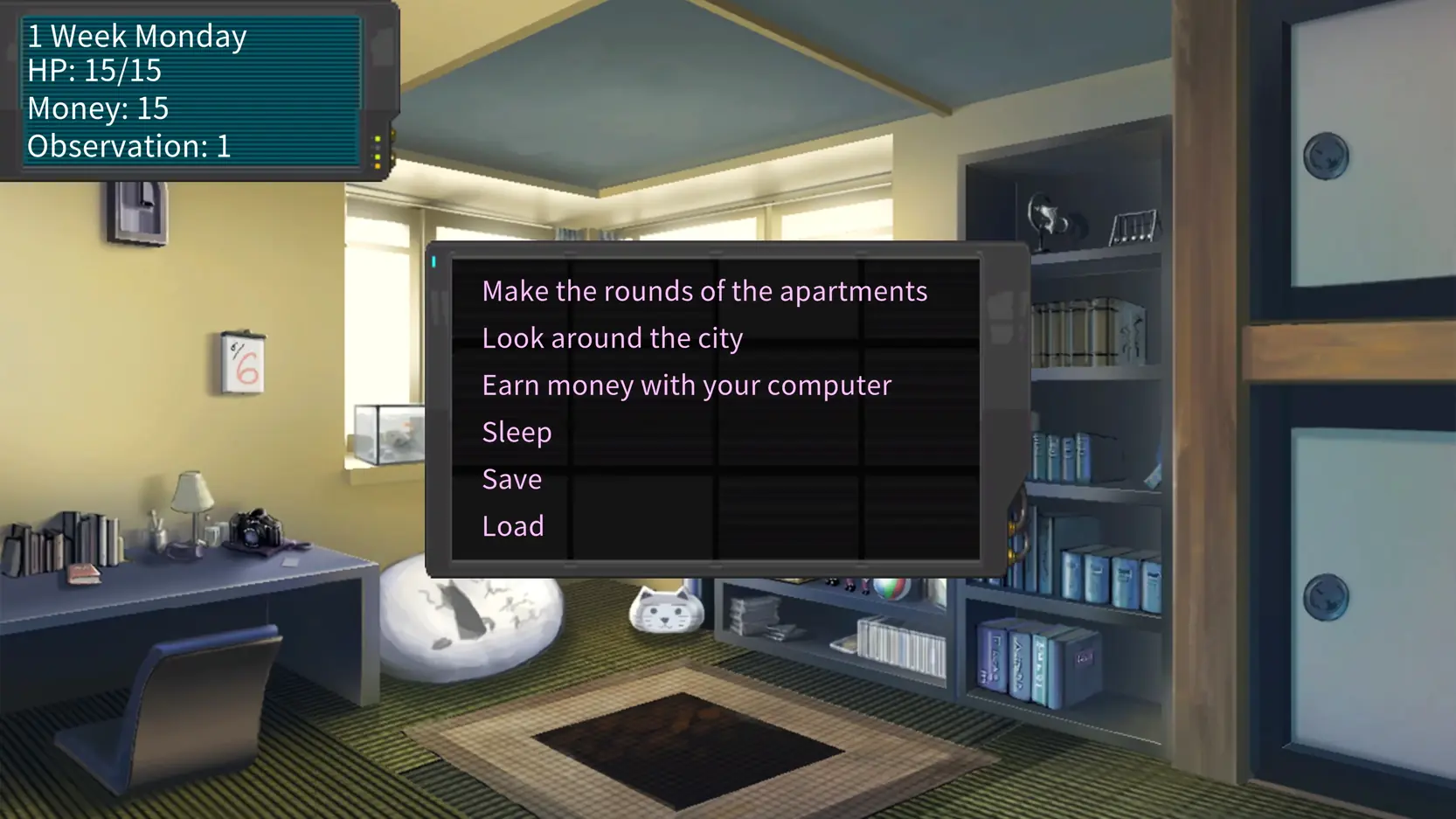The height and width of the screenshot is (819, 1456).
Task: Click the Load menu entry
Action: [x=513, y=526]
